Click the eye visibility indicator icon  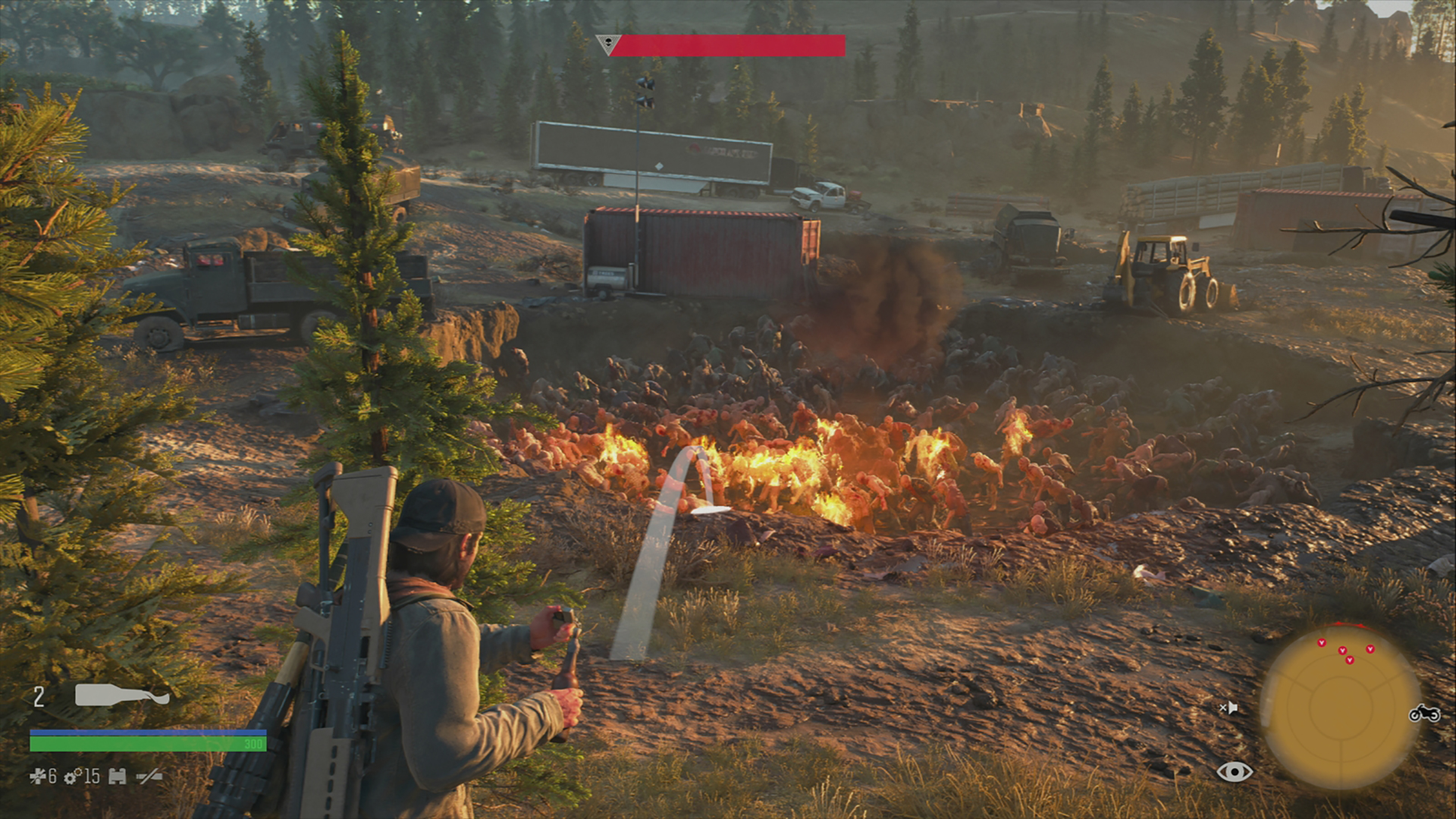pyautogui.click(x=1234, y=772)
